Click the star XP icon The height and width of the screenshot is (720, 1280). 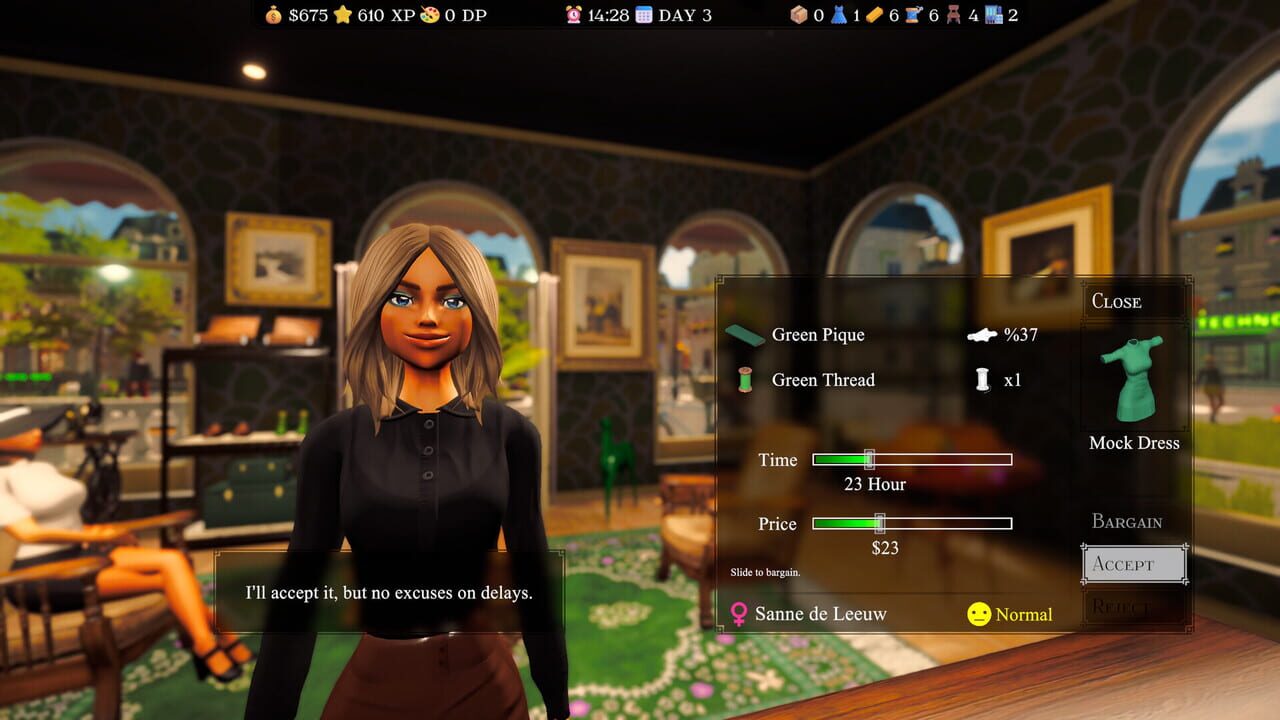pos(343,15)
